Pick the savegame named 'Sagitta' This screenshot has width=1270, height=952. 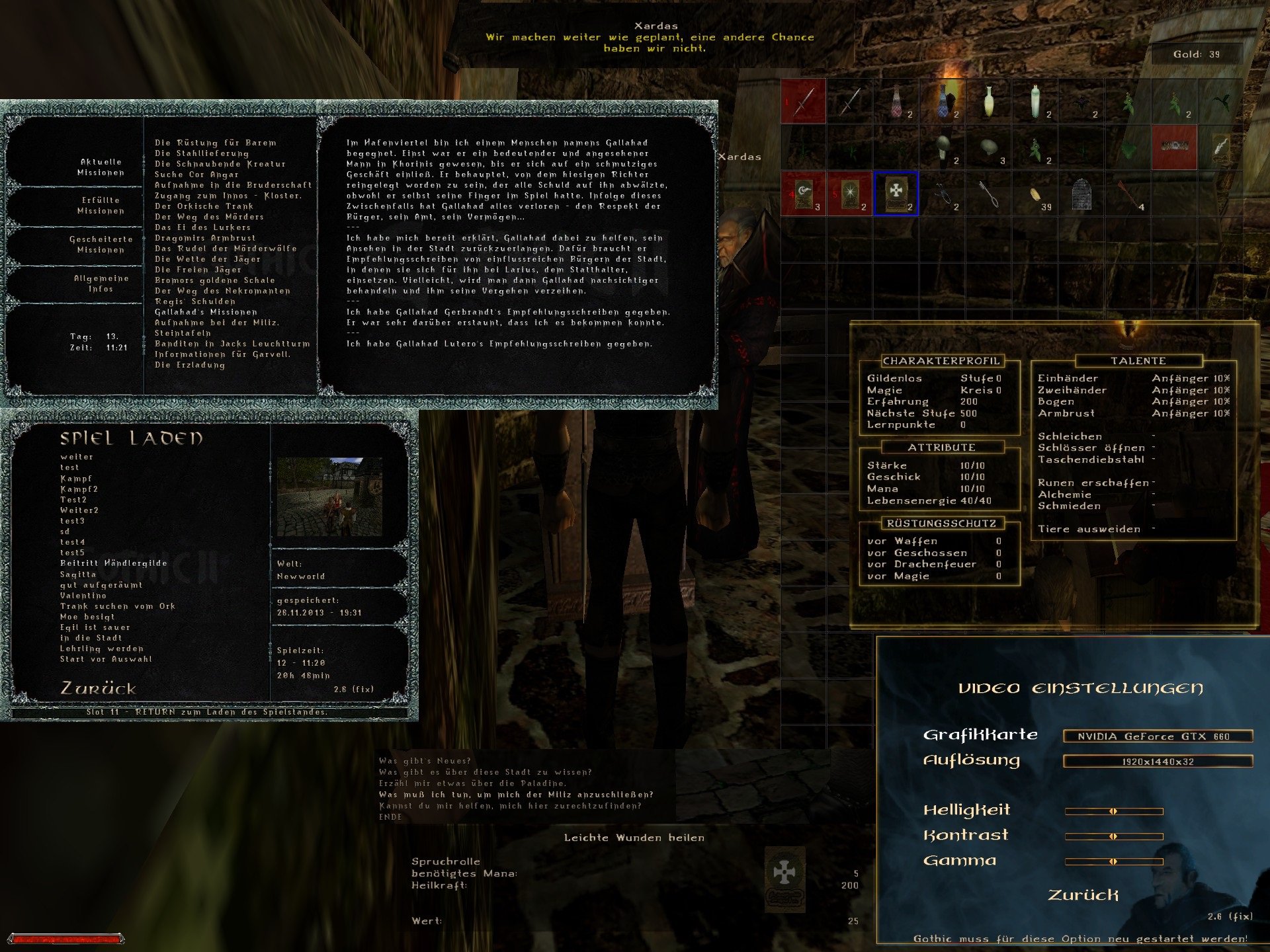tap(78, 575)
